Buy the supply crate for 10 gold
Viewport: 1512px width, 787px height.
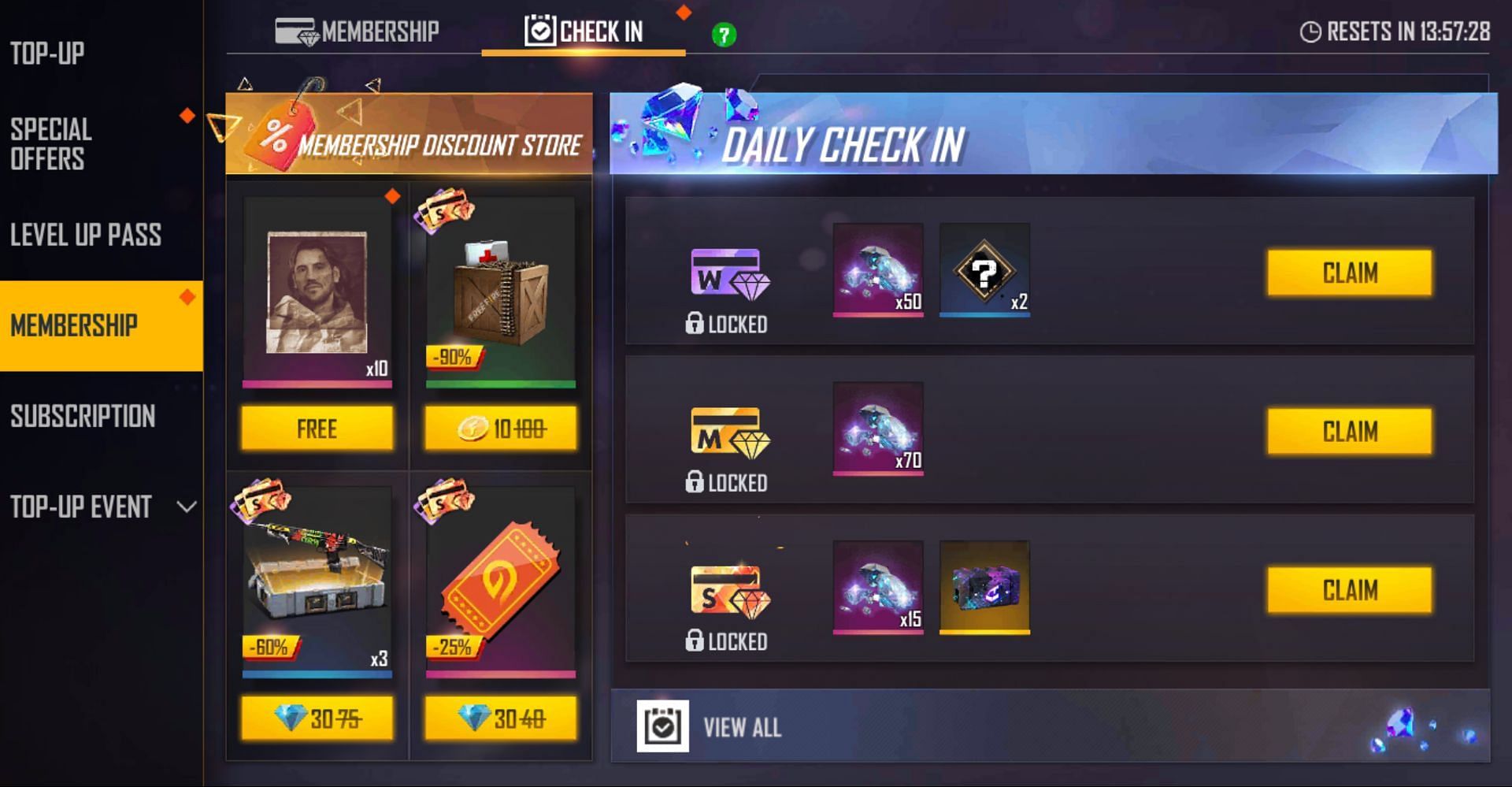[500, 429]
